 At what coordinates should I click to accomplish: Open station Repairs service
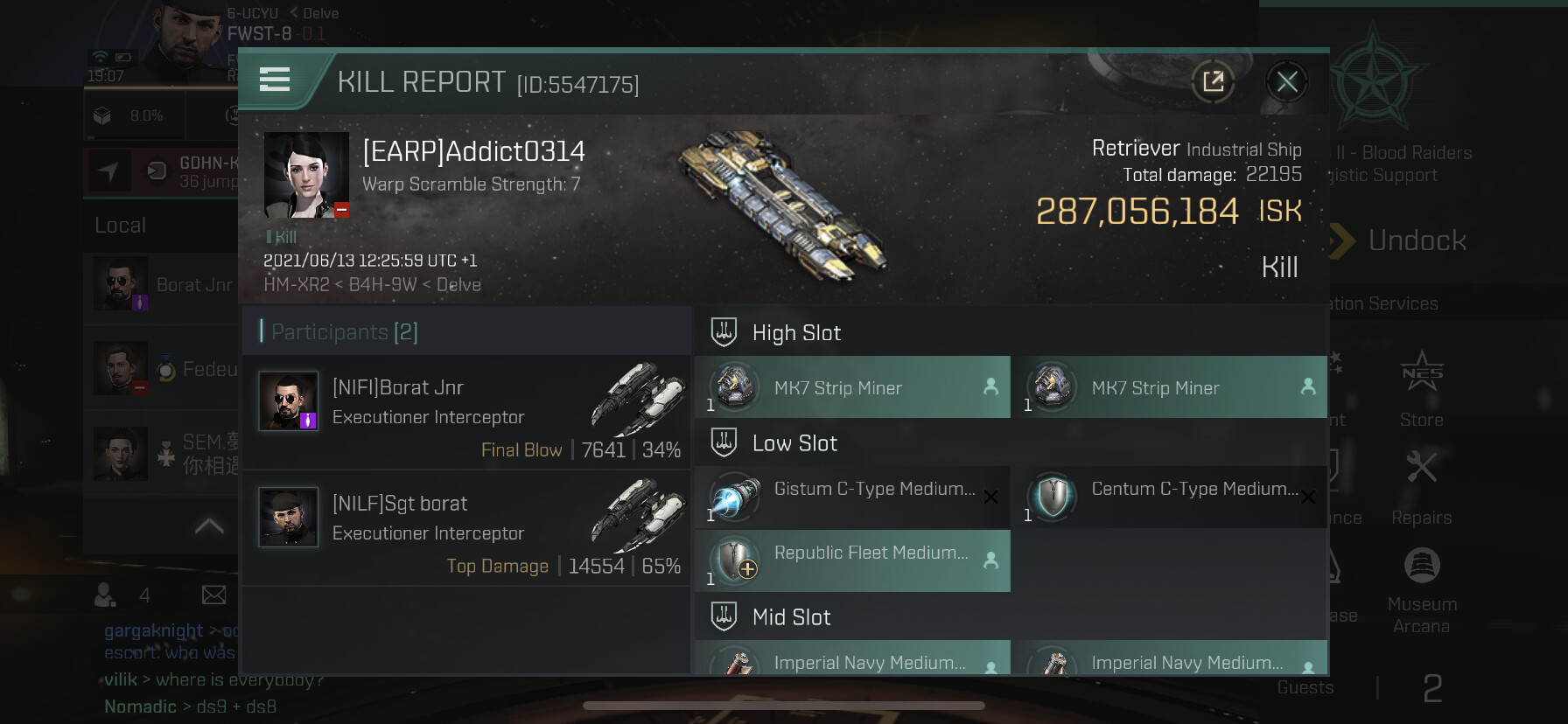click(1421, 487)
